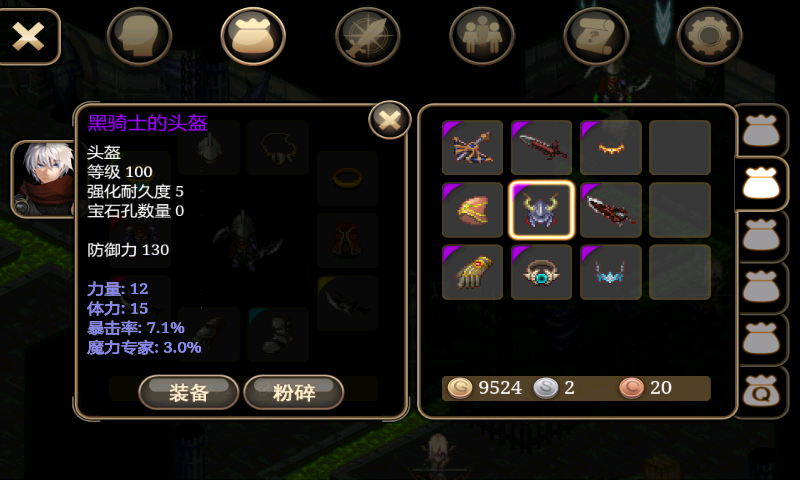Close the main menu with the X button
The image size is (800, 480).
[29, 36]
